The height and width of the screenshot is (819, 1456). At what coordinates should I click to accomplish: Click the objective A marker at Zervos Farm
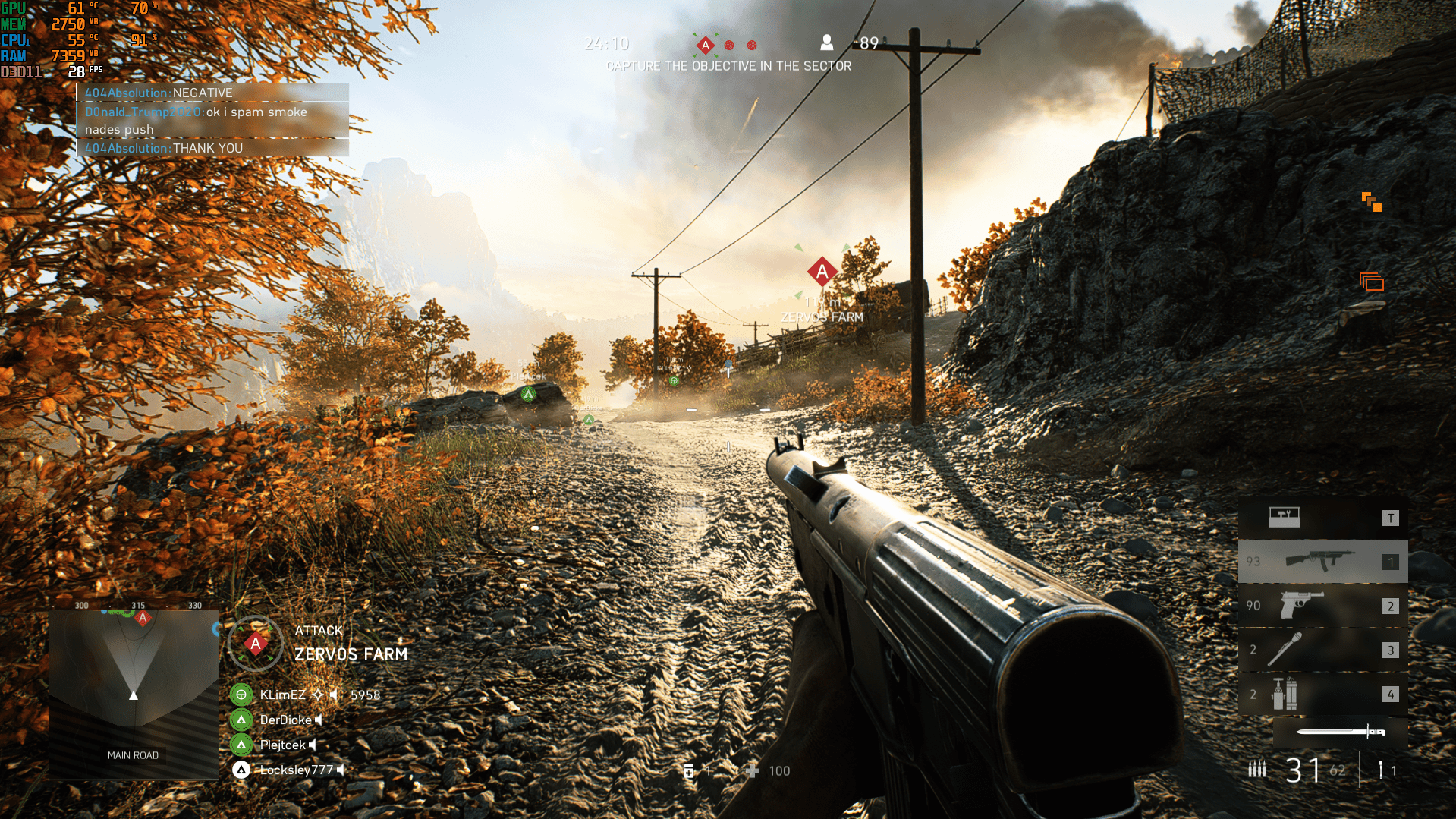[x=822, y=271]
